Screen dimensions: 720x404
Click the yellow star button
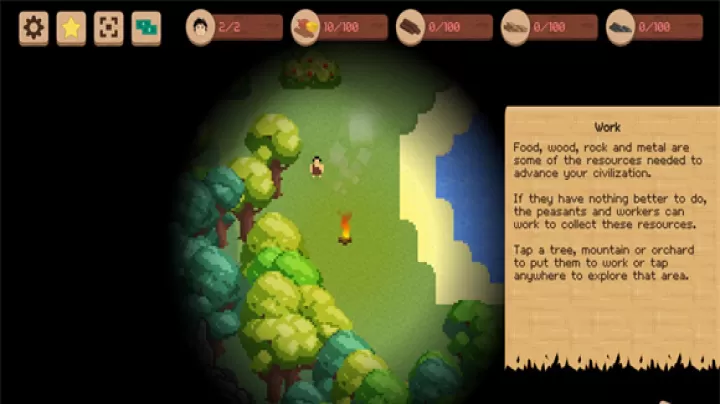71,28
